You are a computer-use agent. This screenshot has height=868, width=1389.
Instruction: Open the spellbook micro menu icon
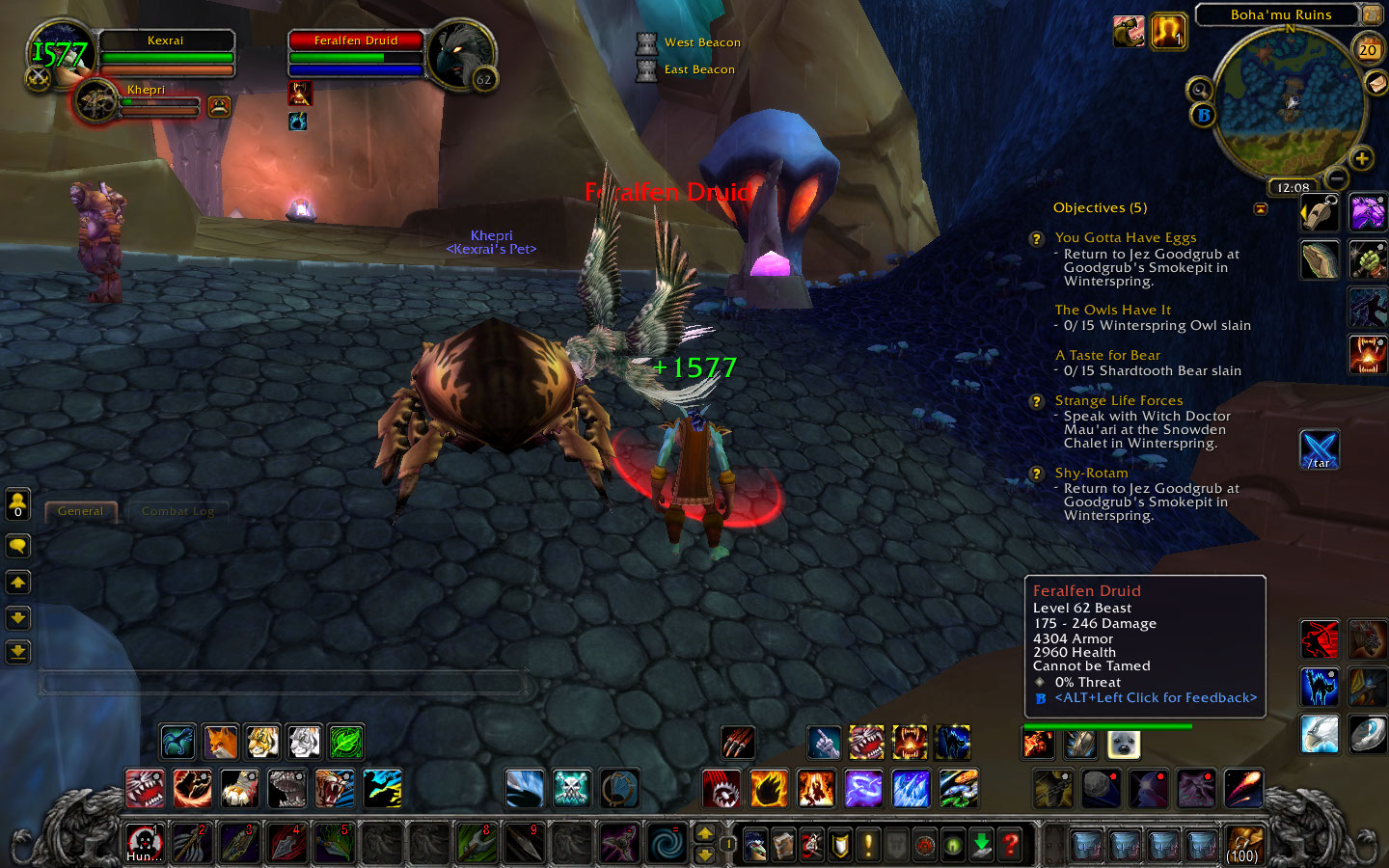coord(784,844)
